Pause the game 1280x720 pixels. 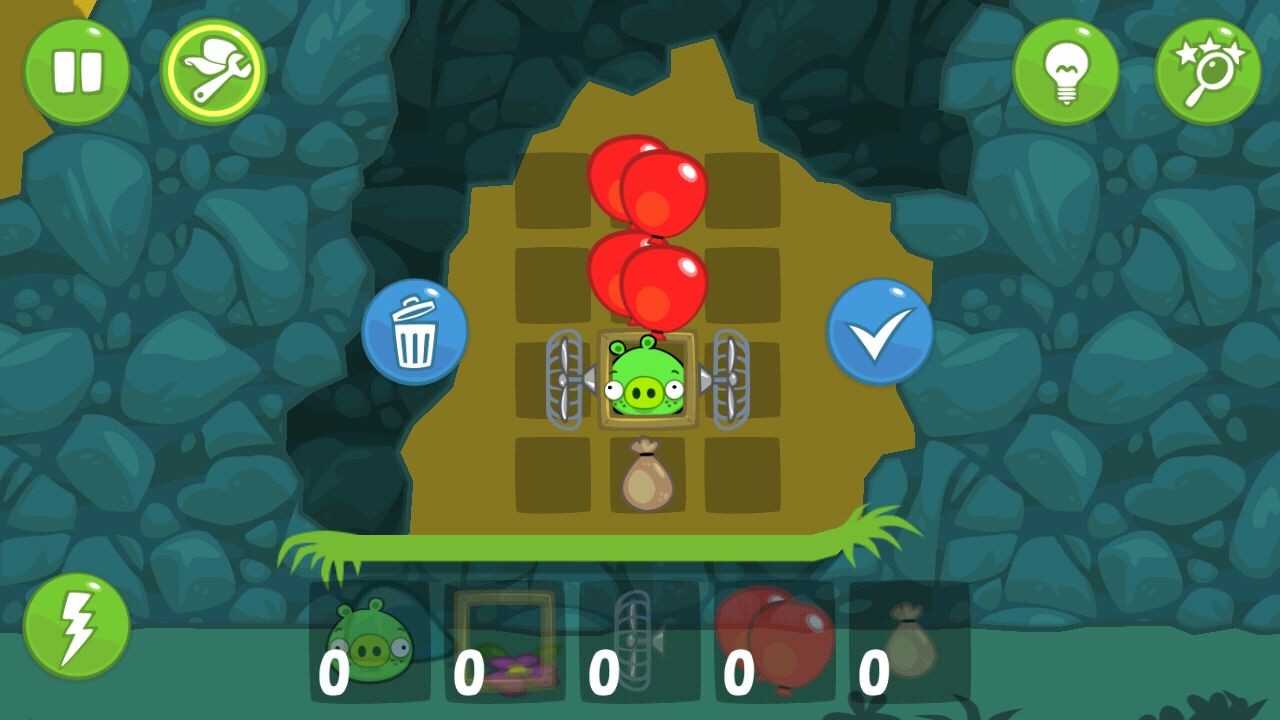click(x=76, y=71)
